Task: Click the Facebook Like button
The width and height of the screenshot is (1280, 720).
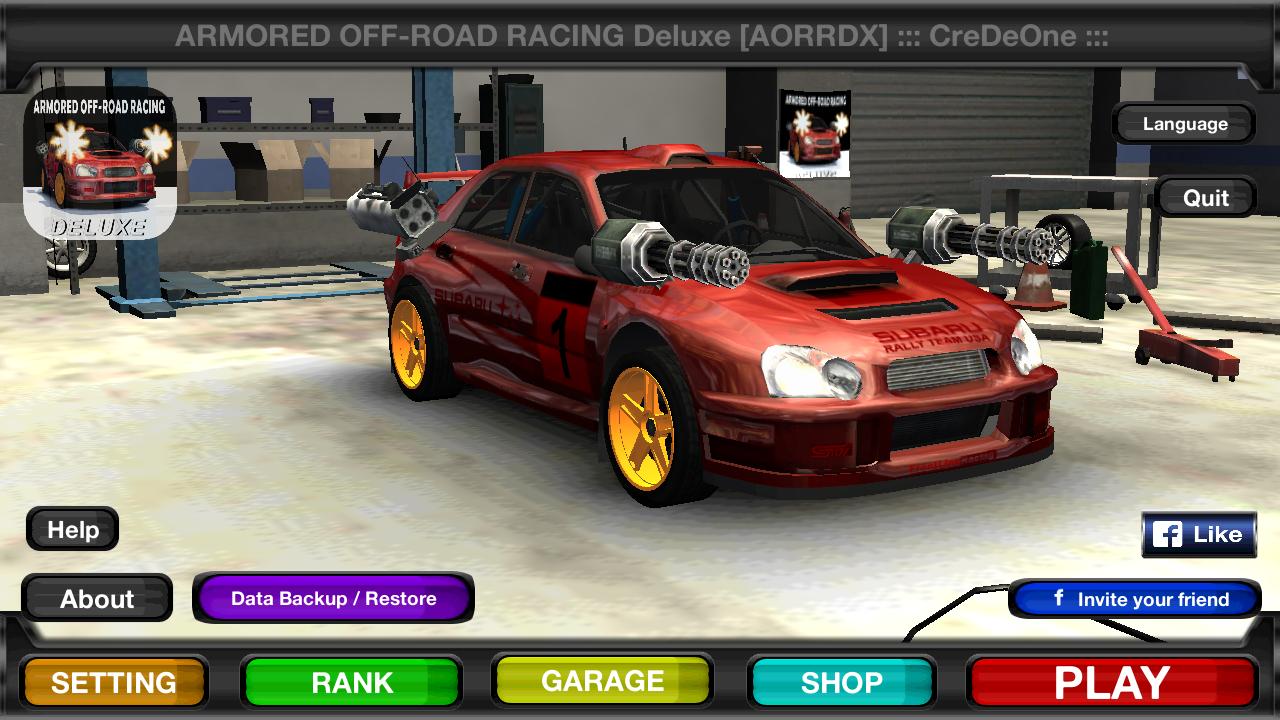Action: [1198, 533]
